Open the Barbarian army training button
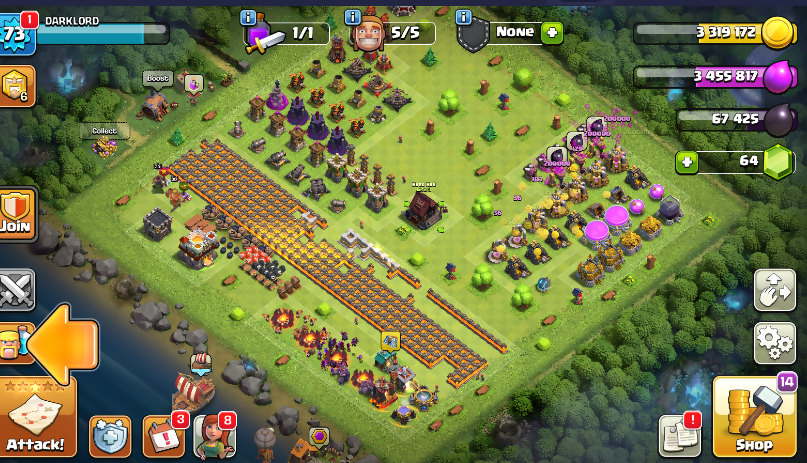The height and width of the screenshot is (463, 807). [14, 342]
